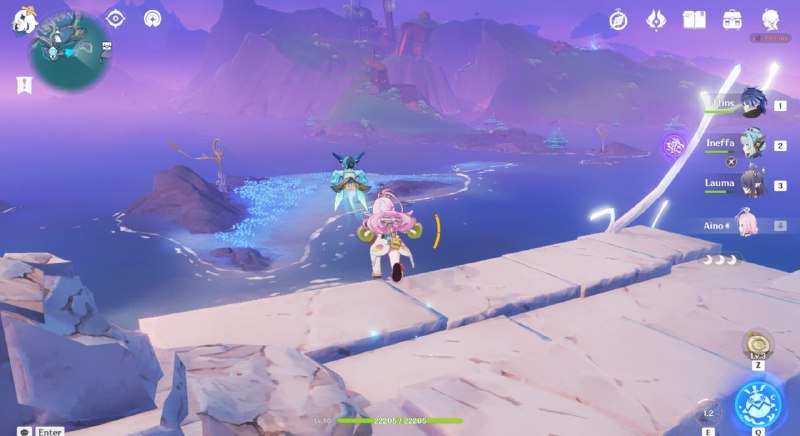The height and width of the screenshot is (436, 800).
Task: Open the compass icon in the top bar
Action: (x=619, y=19)
